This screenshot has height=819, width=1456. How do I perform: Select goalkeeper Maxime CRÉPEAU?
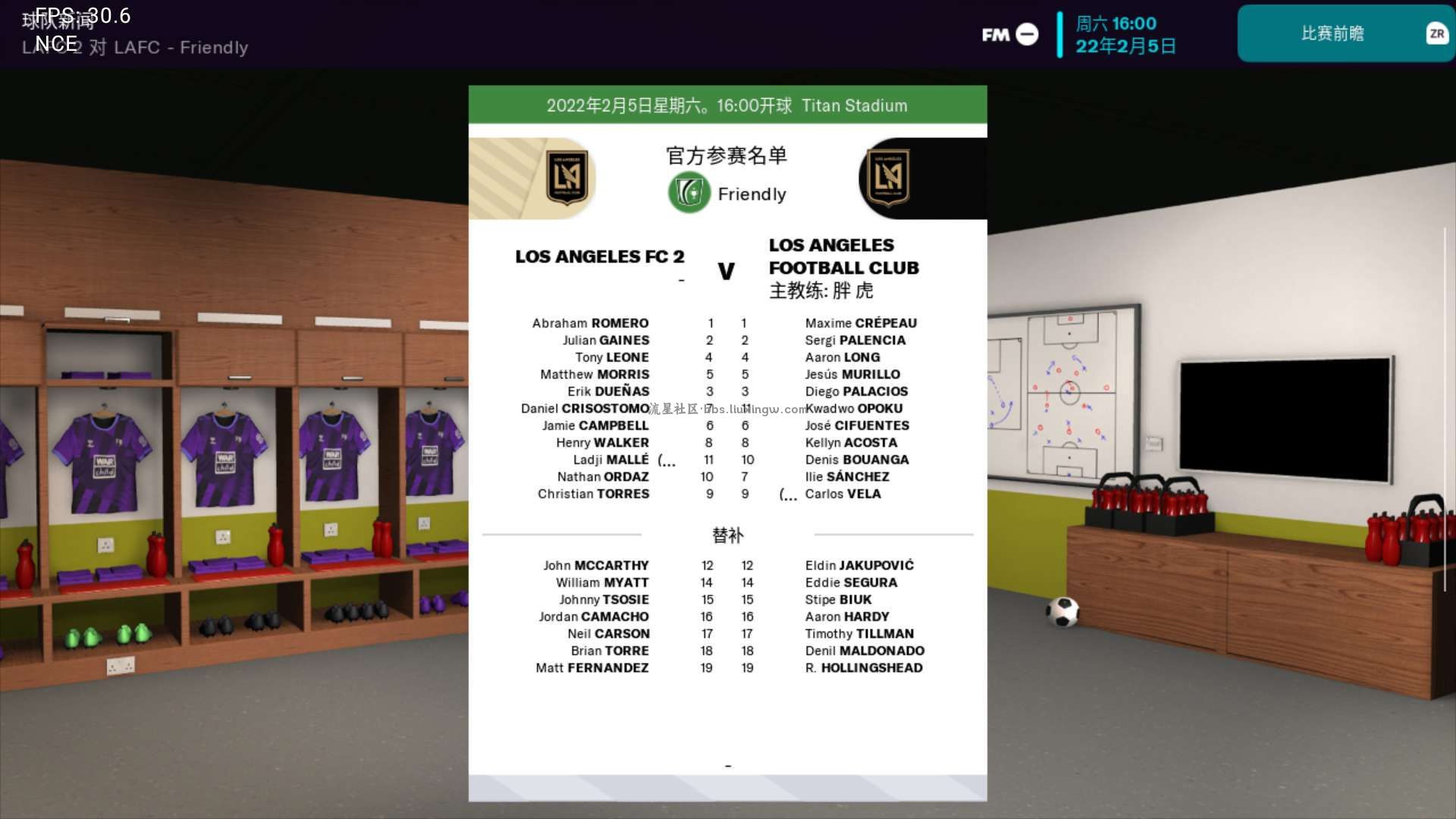(861, 323)
